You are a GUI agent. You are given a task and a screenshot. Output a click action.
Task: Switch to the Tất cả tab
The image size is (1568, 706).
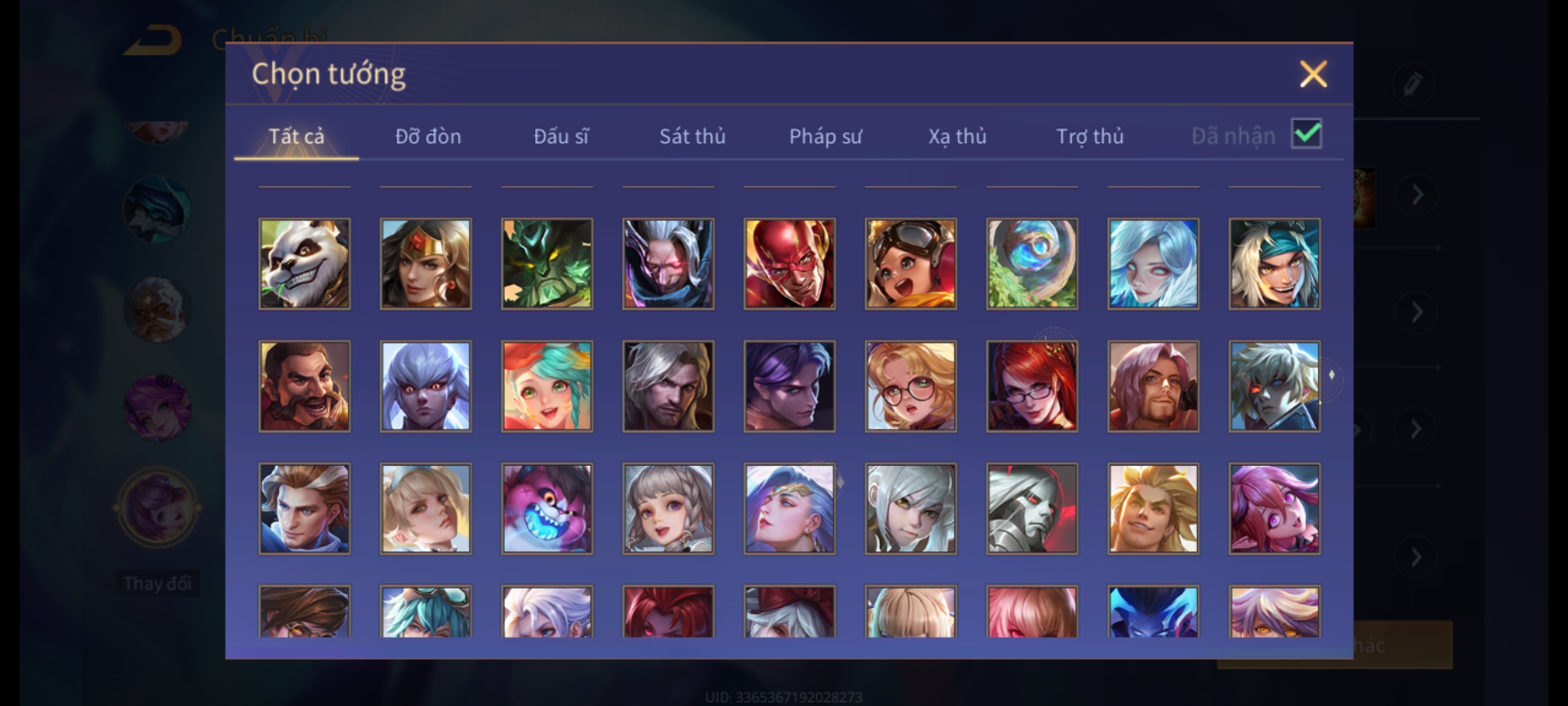tap(296, 136)
